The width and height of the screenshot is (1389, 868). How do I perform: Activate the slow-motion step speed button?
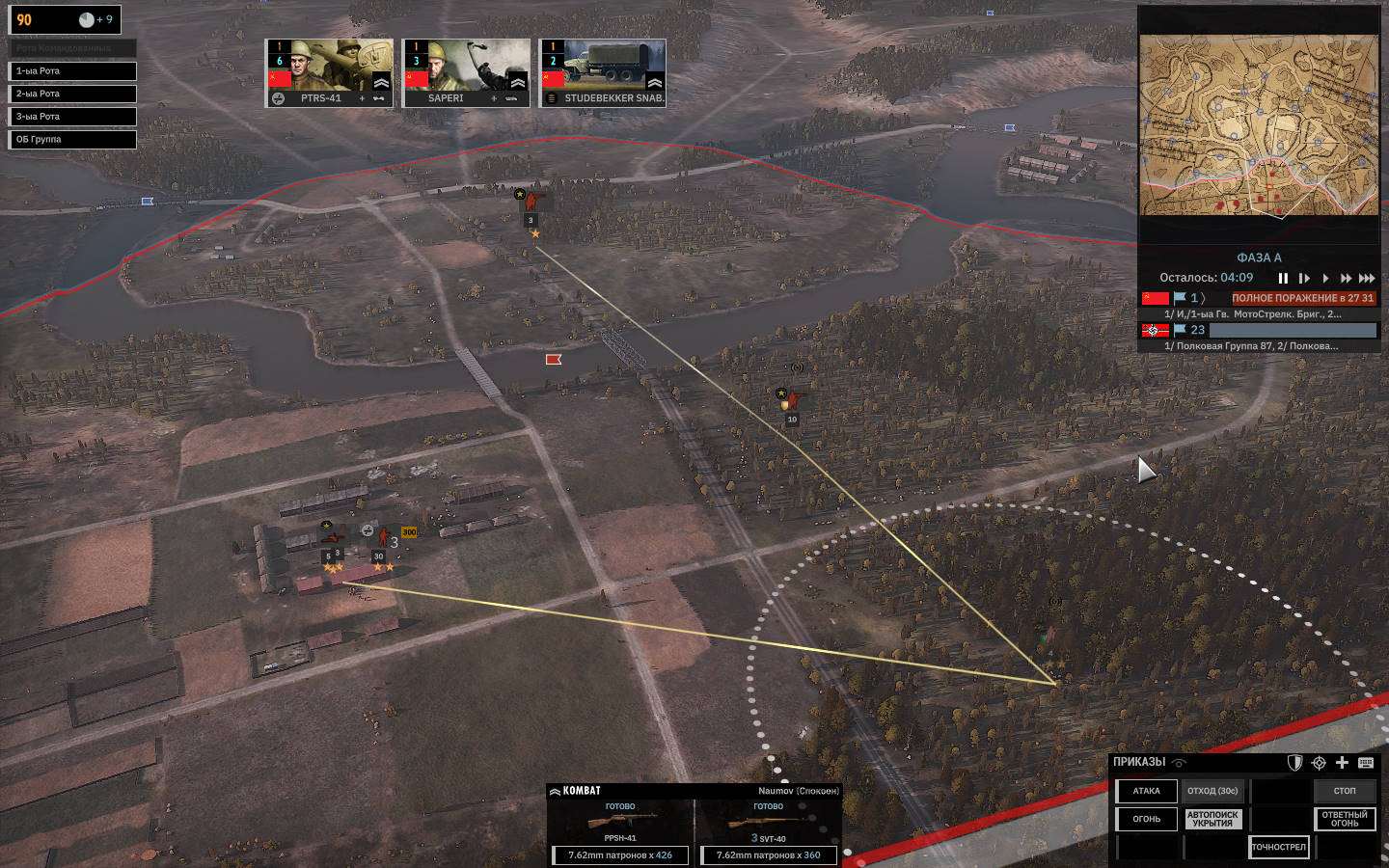point(1304,278)
